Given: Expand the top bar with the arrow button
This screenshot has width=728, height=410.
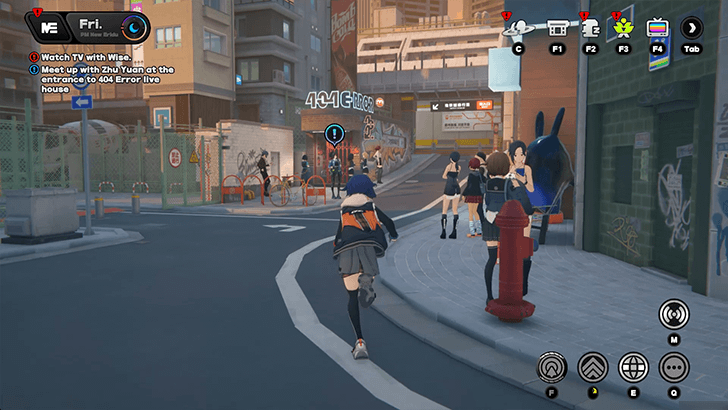Looking at the screenshot, I should [691, 28].
